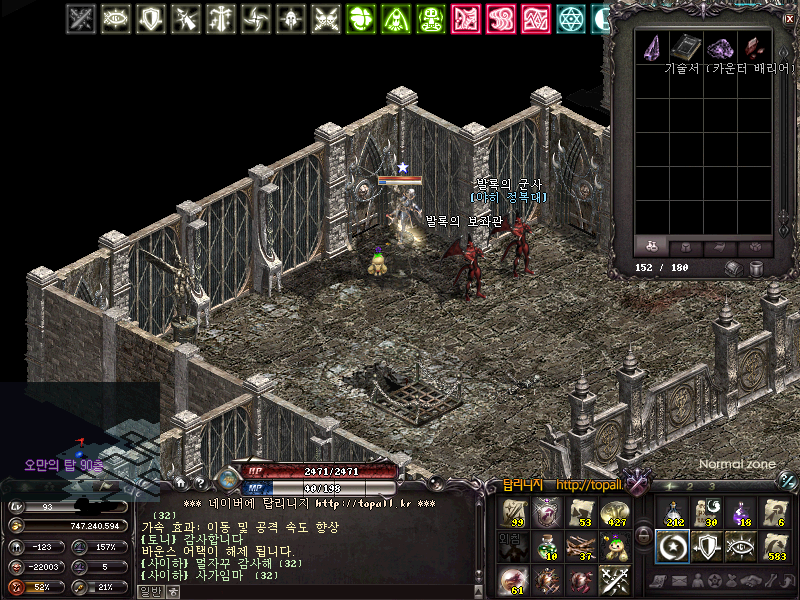Screen dimensions: 800x600
Task: Select the skill book in the inventory
Action: [x=686, y=48]
